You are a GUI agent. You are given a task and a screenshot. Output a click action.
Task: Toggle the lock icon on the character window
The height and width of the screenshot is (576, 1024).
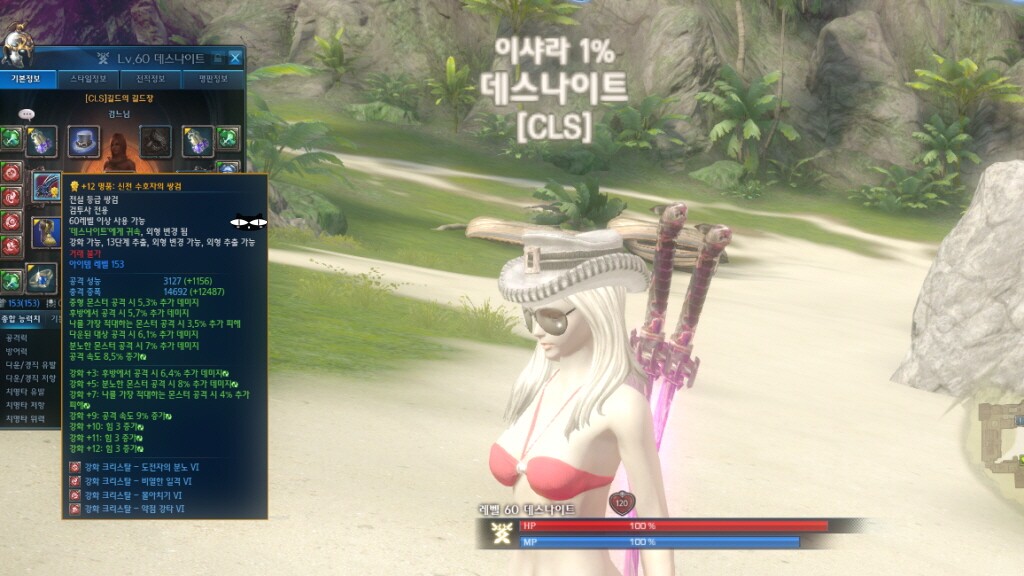(218, 58)
